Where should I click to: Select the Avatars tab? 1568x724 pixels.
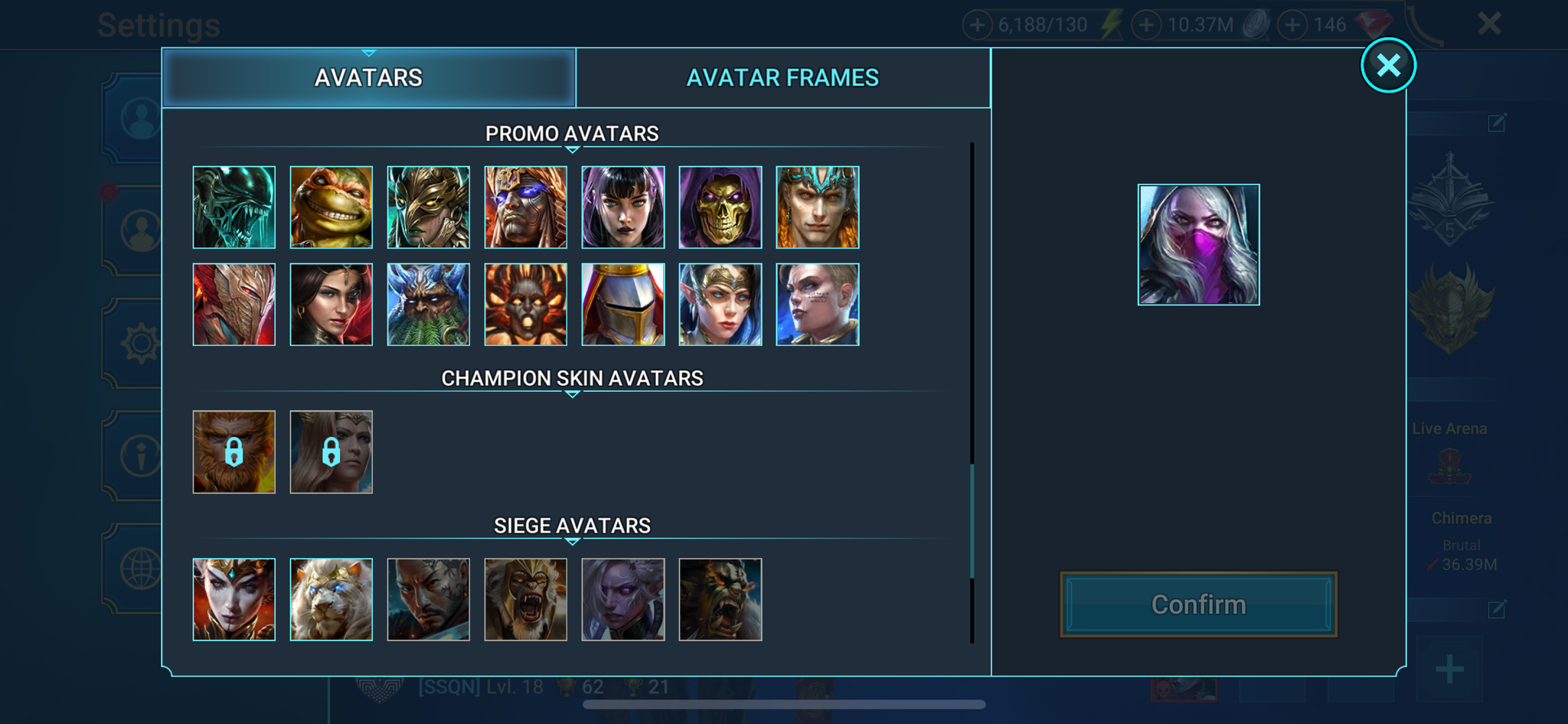(368, 77)
